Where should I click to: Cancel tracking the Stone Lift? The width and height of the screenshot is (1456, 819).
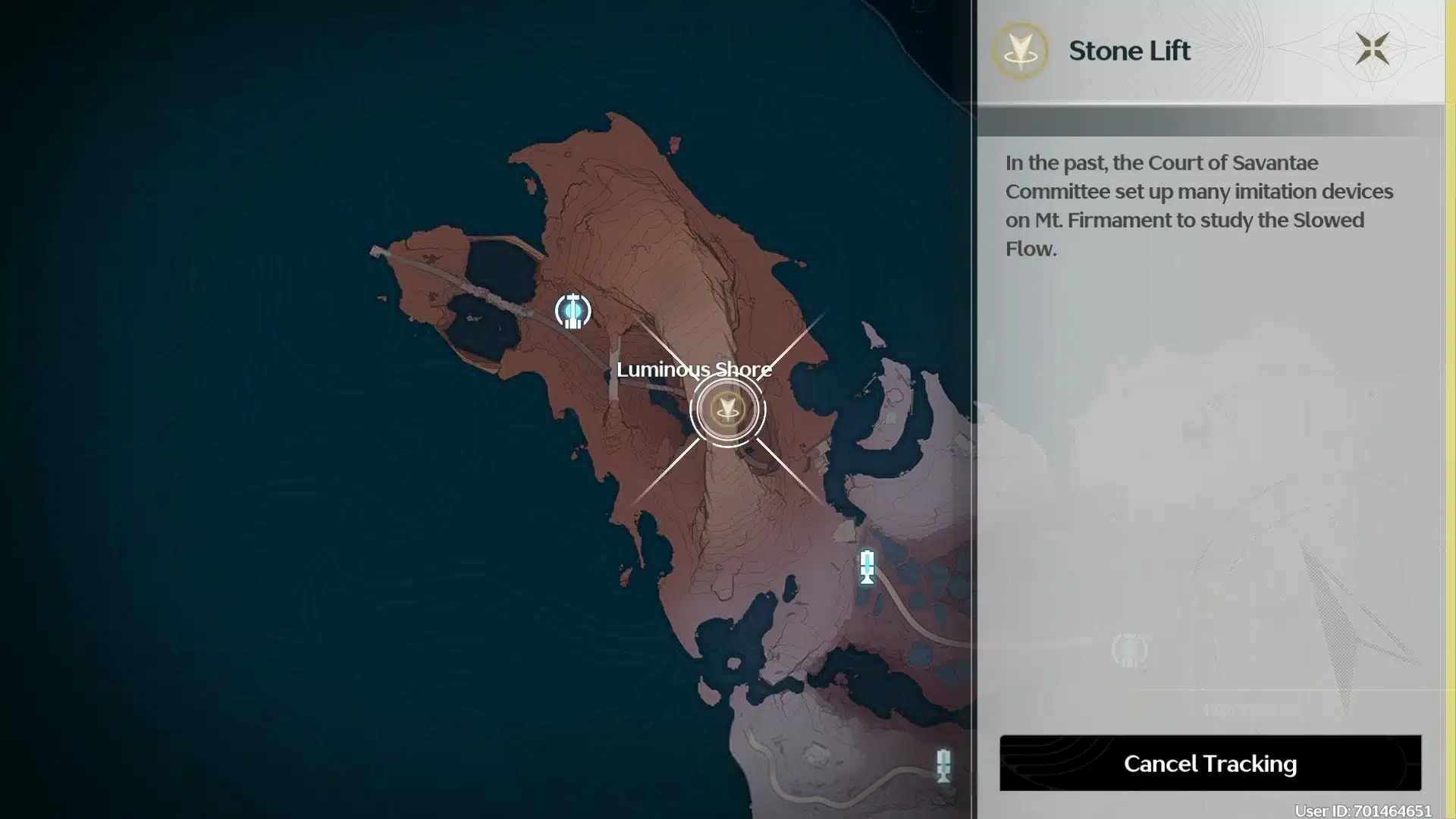click(1210, 763)
